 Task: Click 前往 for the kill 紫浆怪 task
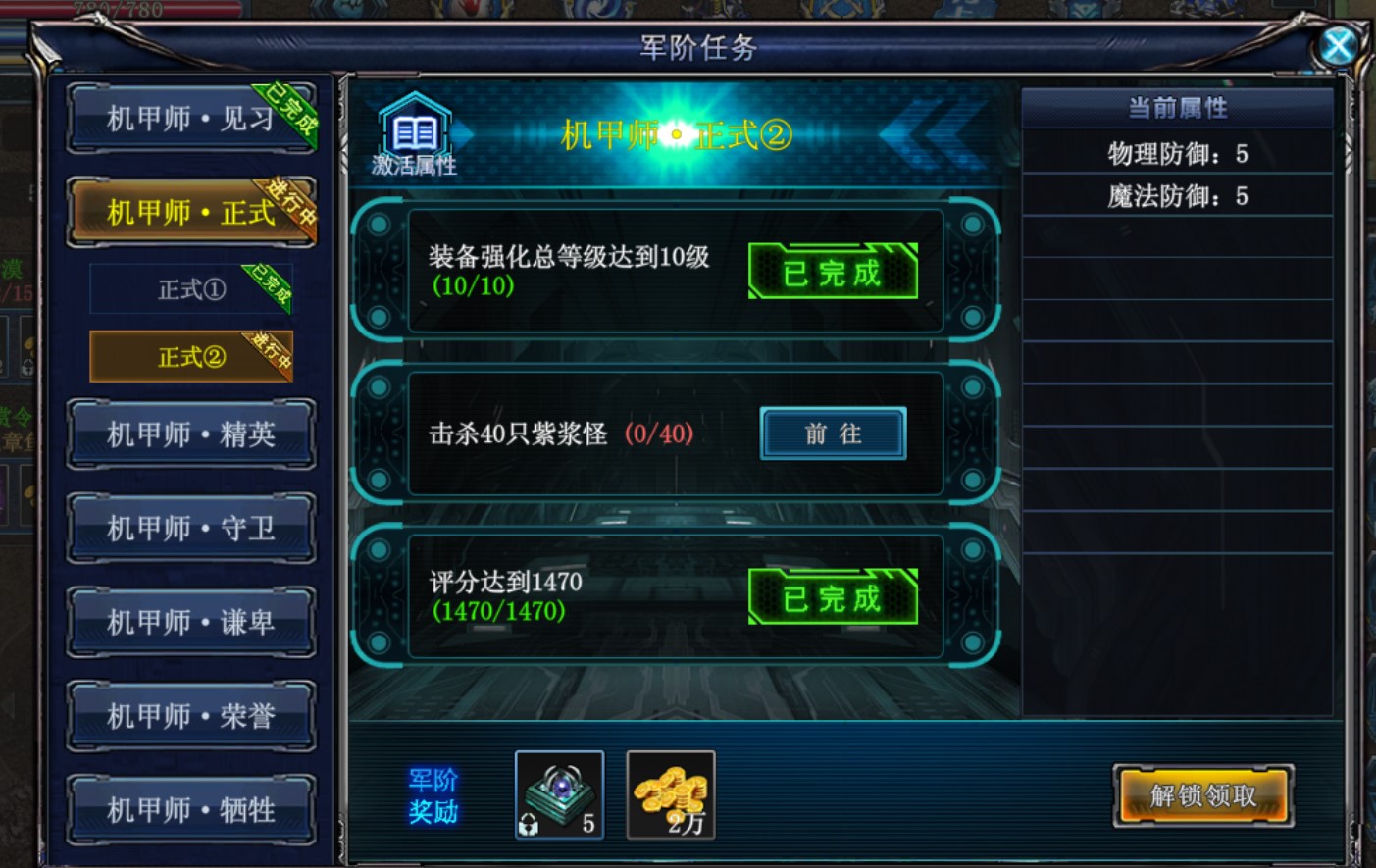tap(833, 434)
